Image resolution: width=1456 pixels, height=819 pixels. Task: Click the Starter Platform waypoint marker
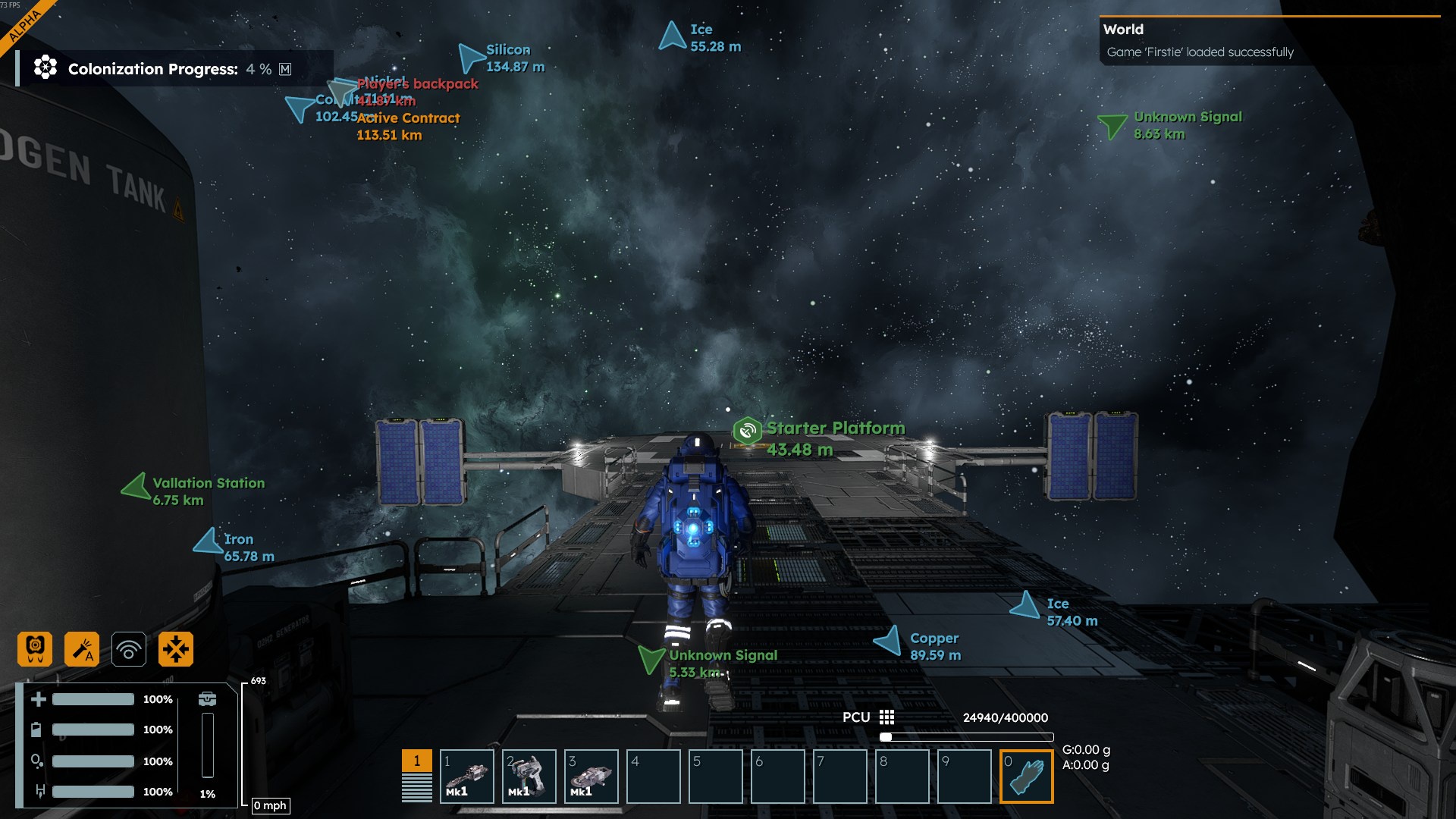[x=747, y=431]
